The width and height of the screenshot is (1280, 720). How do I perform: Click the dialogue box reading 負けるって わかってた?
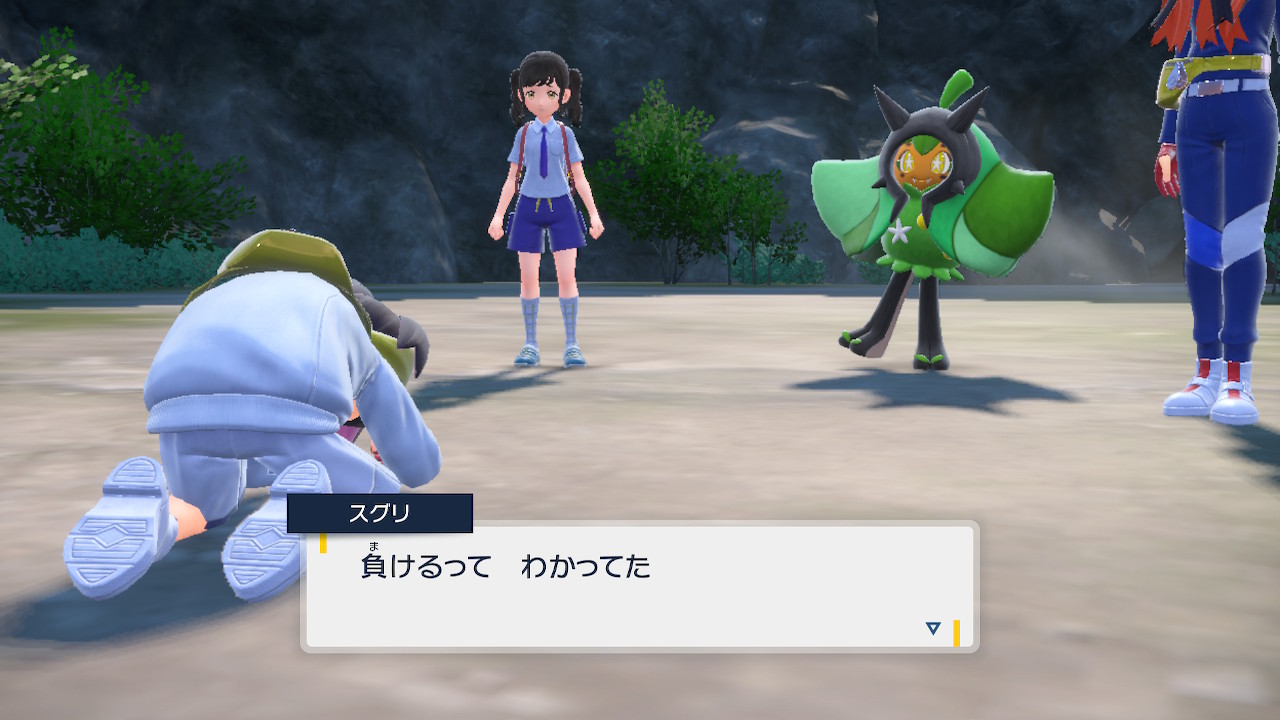(639, 587)
